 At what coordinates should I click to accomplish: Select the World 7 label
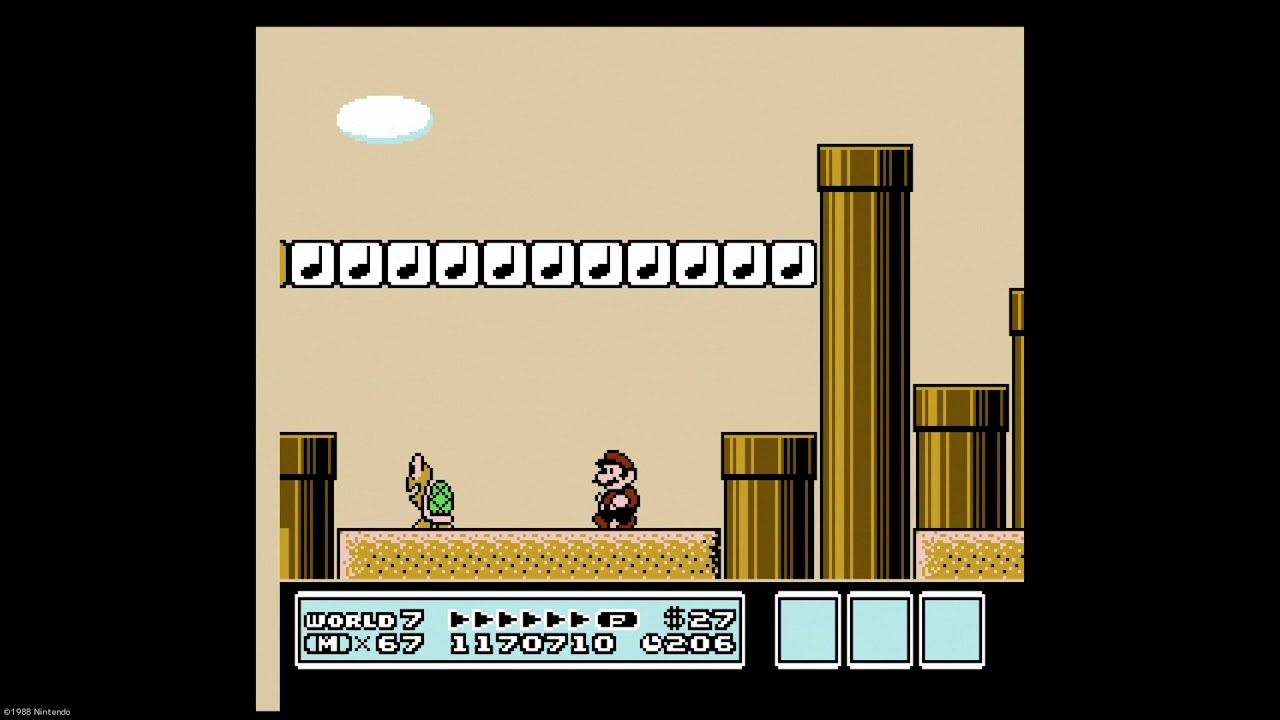point(360,619)
